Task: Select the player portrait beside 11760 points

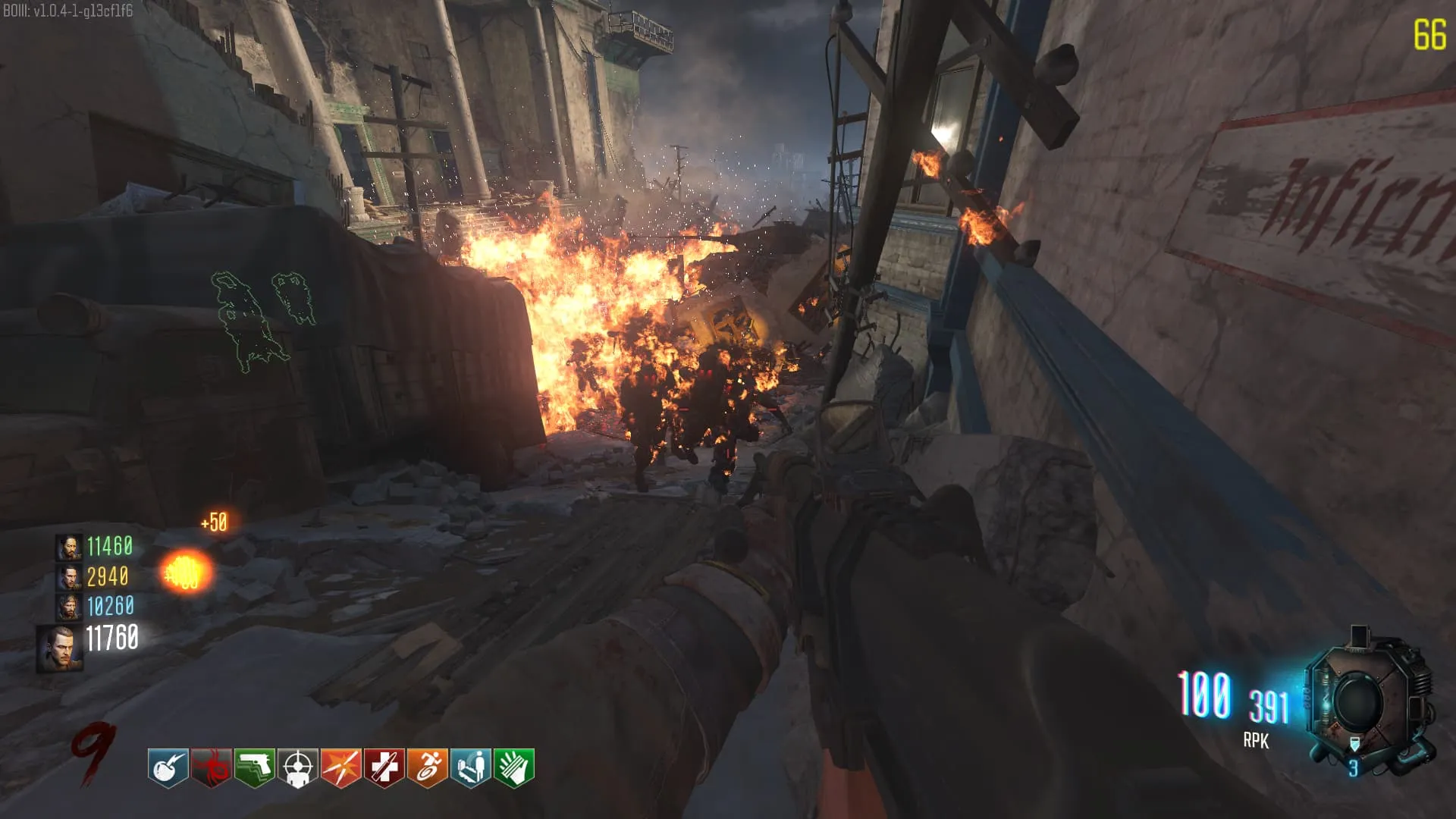Action: click(59, 648)
